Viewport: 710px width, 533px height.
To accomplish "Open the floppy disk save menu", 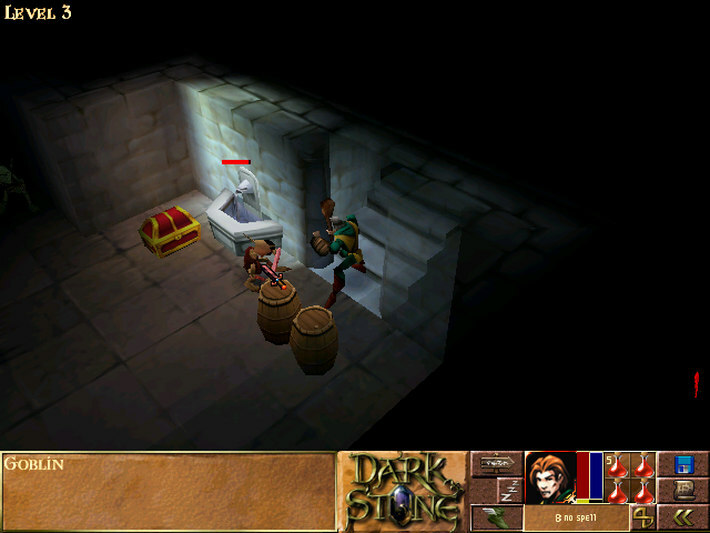I will pyautogui.click(x=683, y=464).
